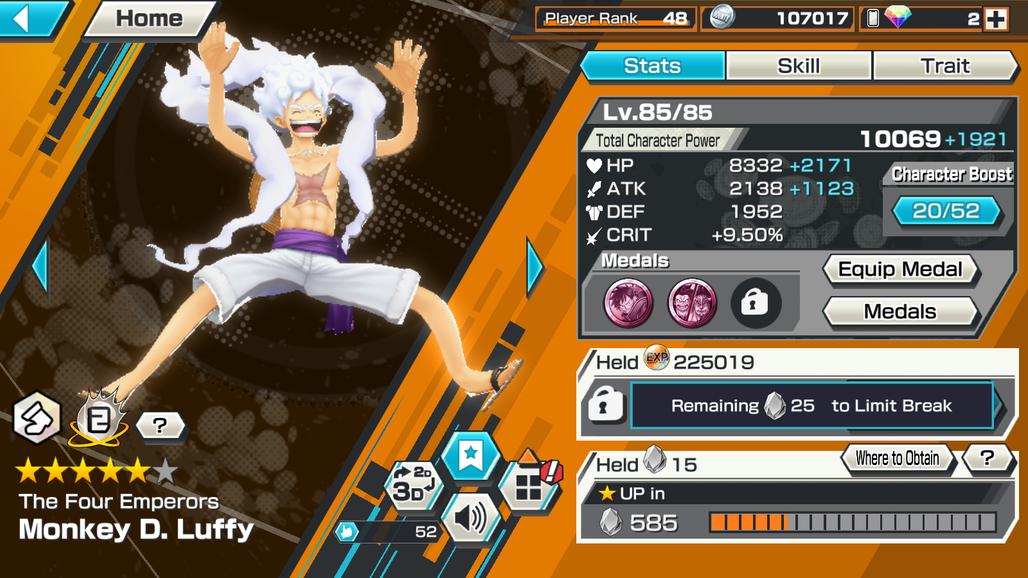Screen dimensions: 1028x578
Task: Select the first equipped medal slot
Action: [x=629, y=303]
